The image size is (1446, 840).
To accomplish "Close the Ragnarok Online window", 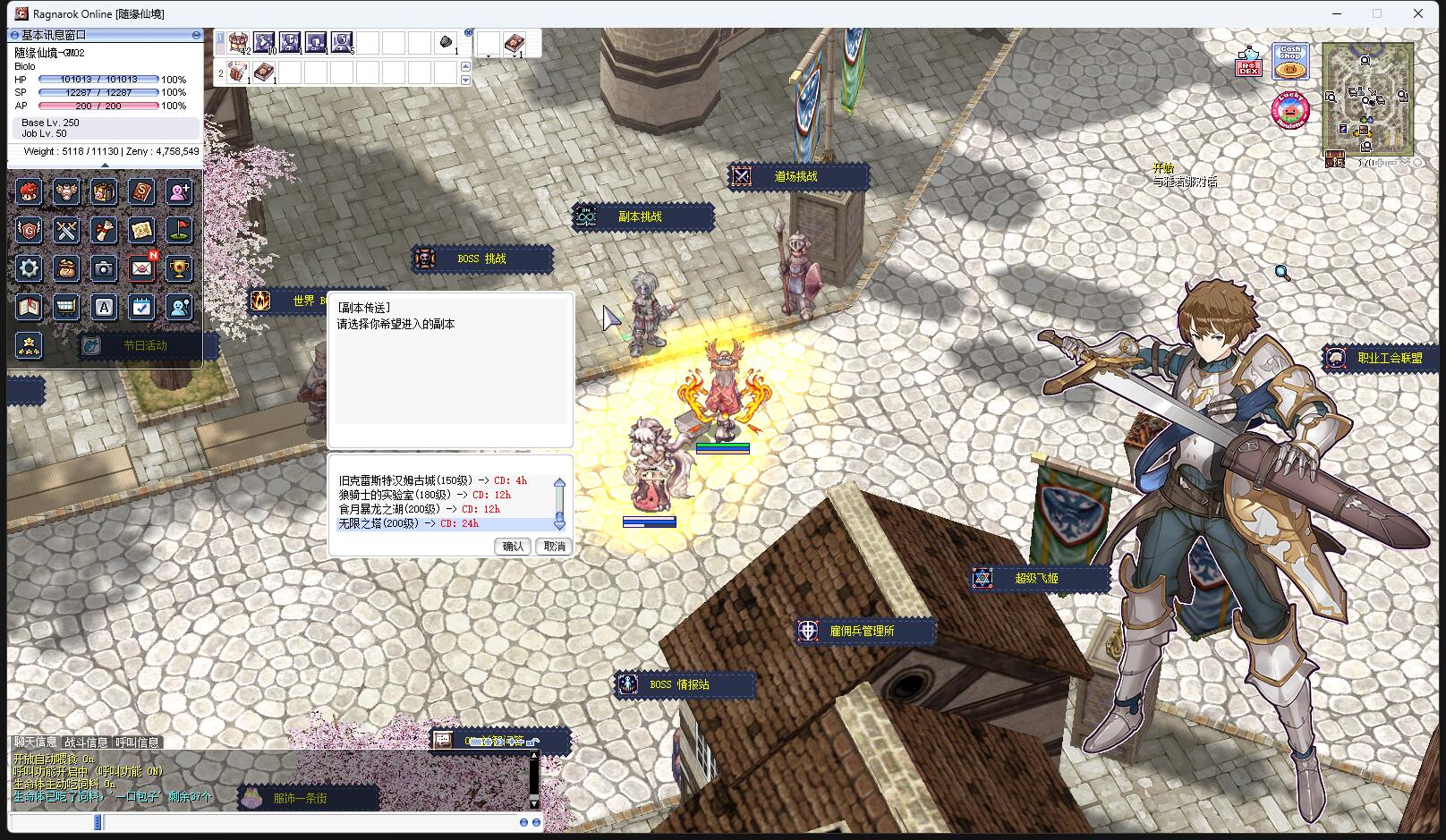I will 1418,13.
